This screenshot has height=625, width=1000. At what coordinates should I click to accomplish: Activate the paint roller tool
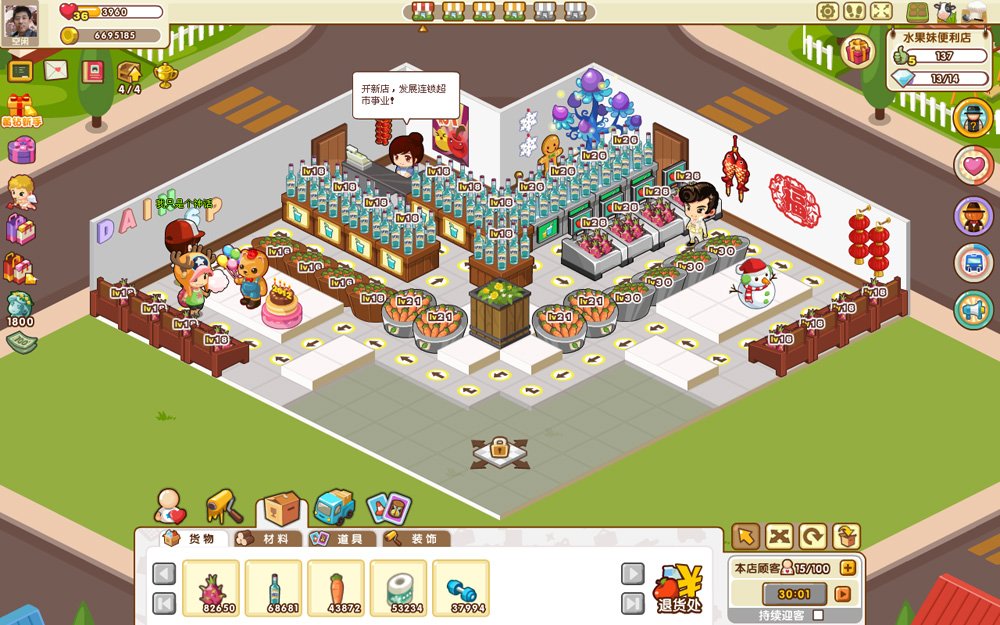pos(224,507)
